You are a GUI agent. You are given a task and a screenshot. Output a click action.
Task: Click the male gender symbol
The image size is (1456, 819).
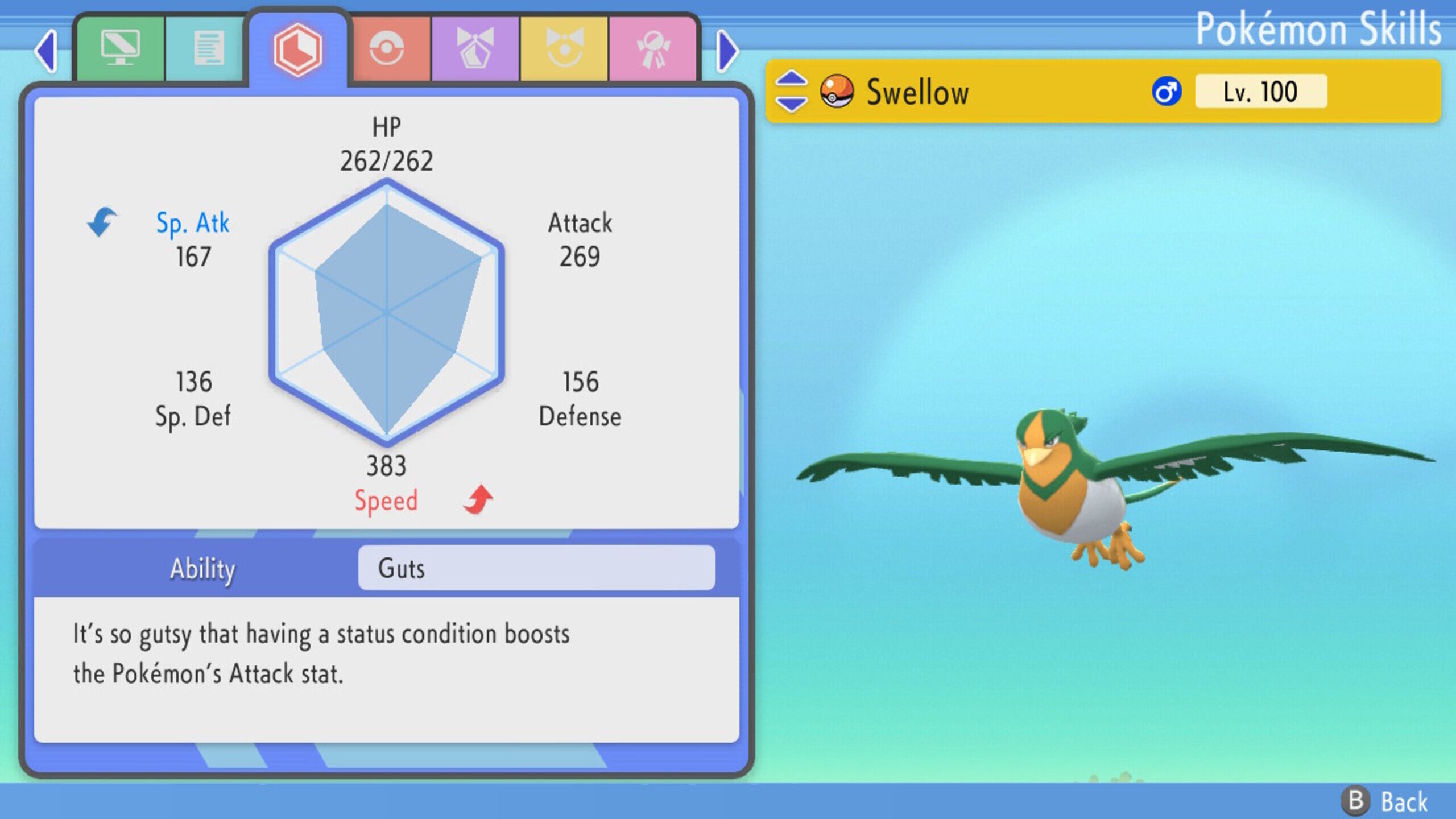(1167, 91)
